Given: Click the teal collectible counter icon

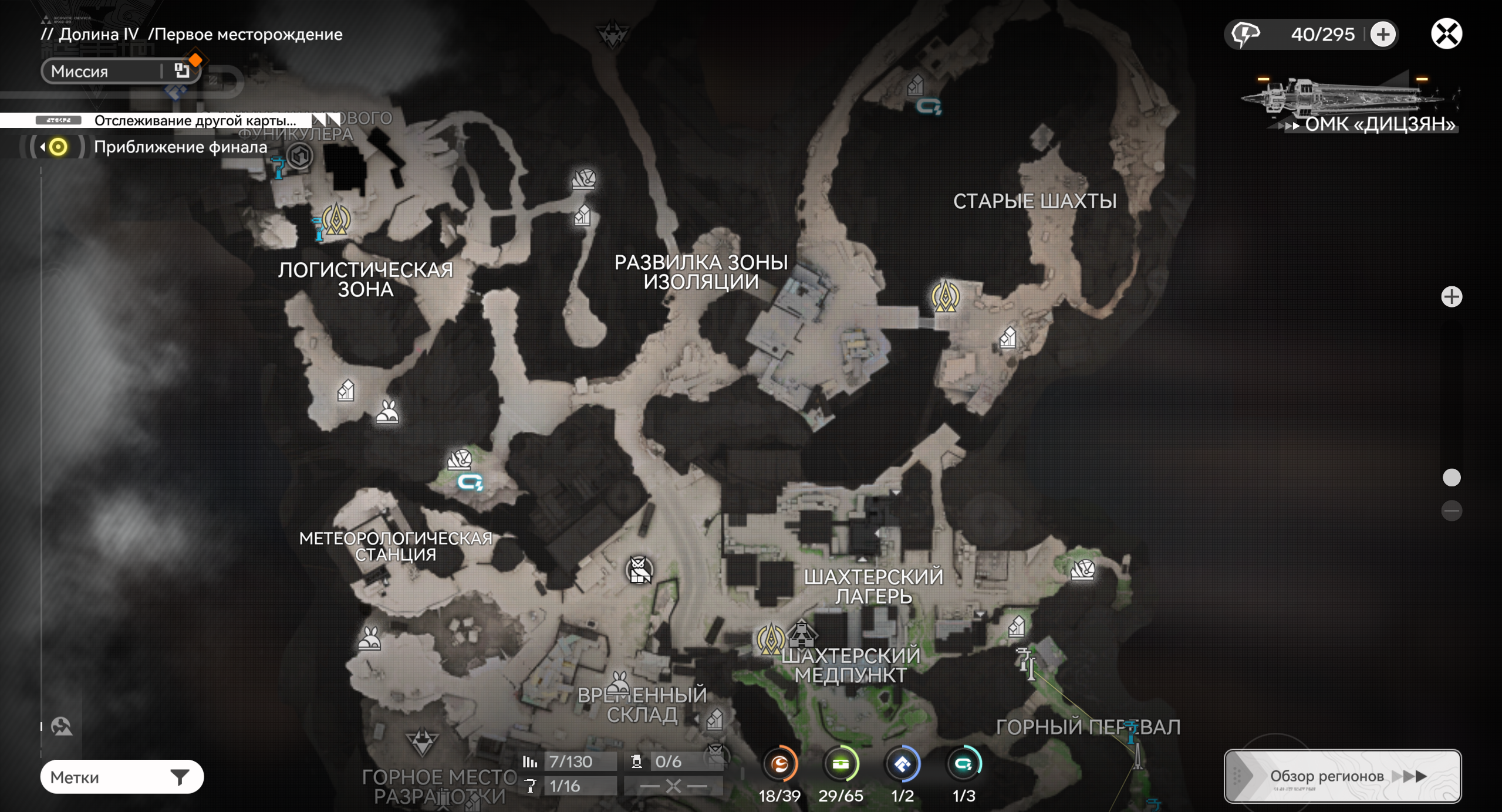Looking at the screenshot, I should pyautogui.click(x=964, y=764).
